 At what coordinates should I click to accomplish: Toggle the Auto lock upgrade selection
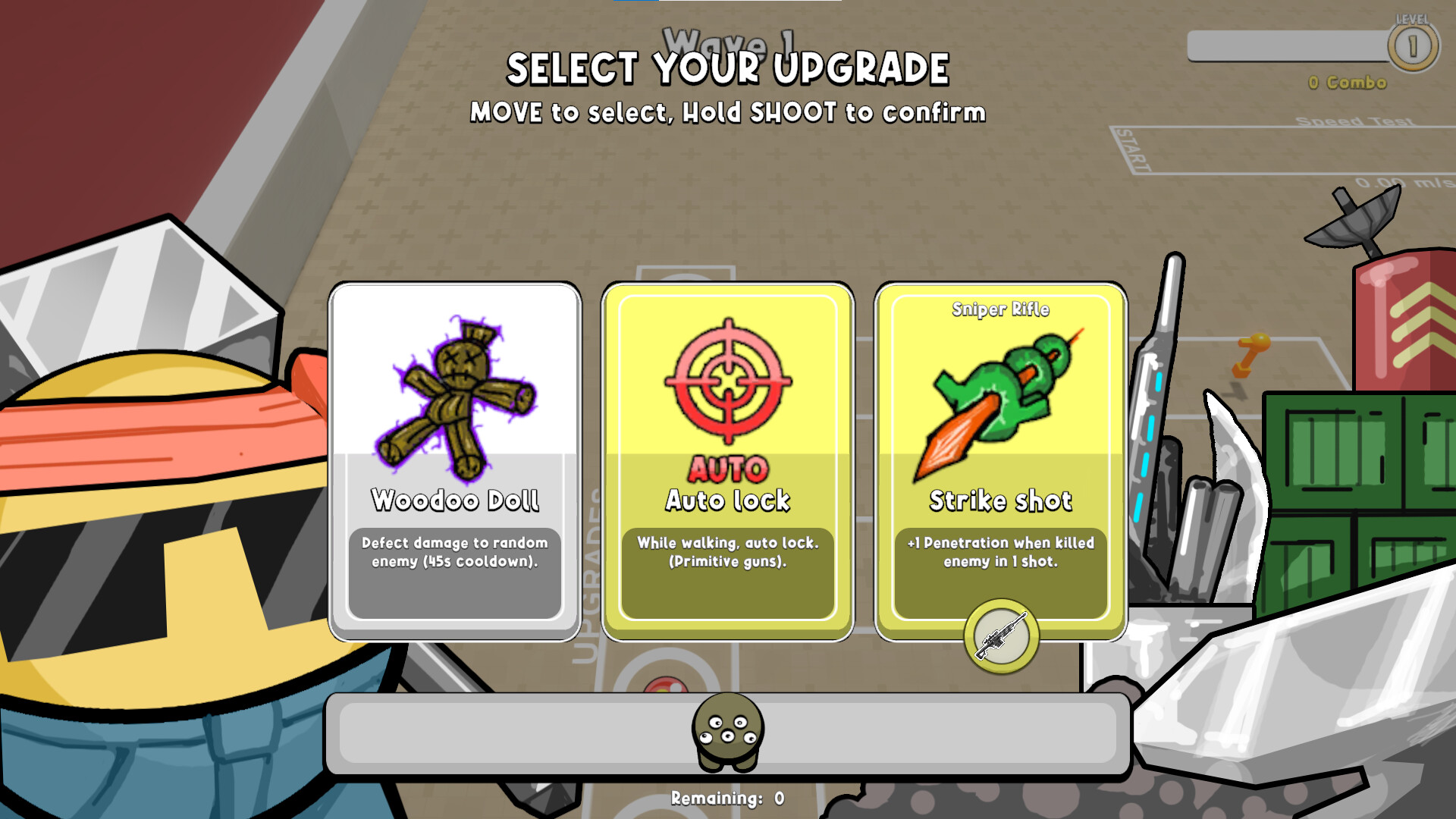[x=726, y=455]
